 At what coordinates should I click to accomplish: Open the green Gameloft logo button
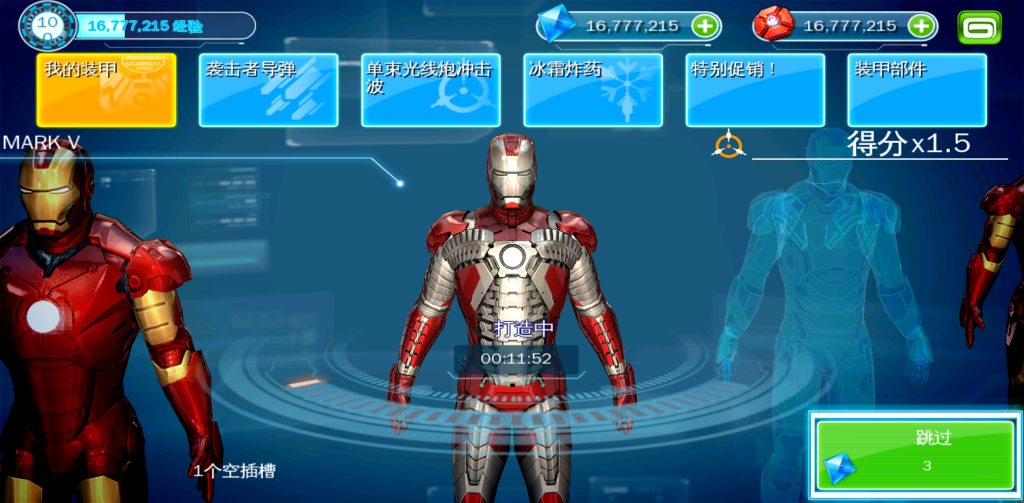pos(979,26)
